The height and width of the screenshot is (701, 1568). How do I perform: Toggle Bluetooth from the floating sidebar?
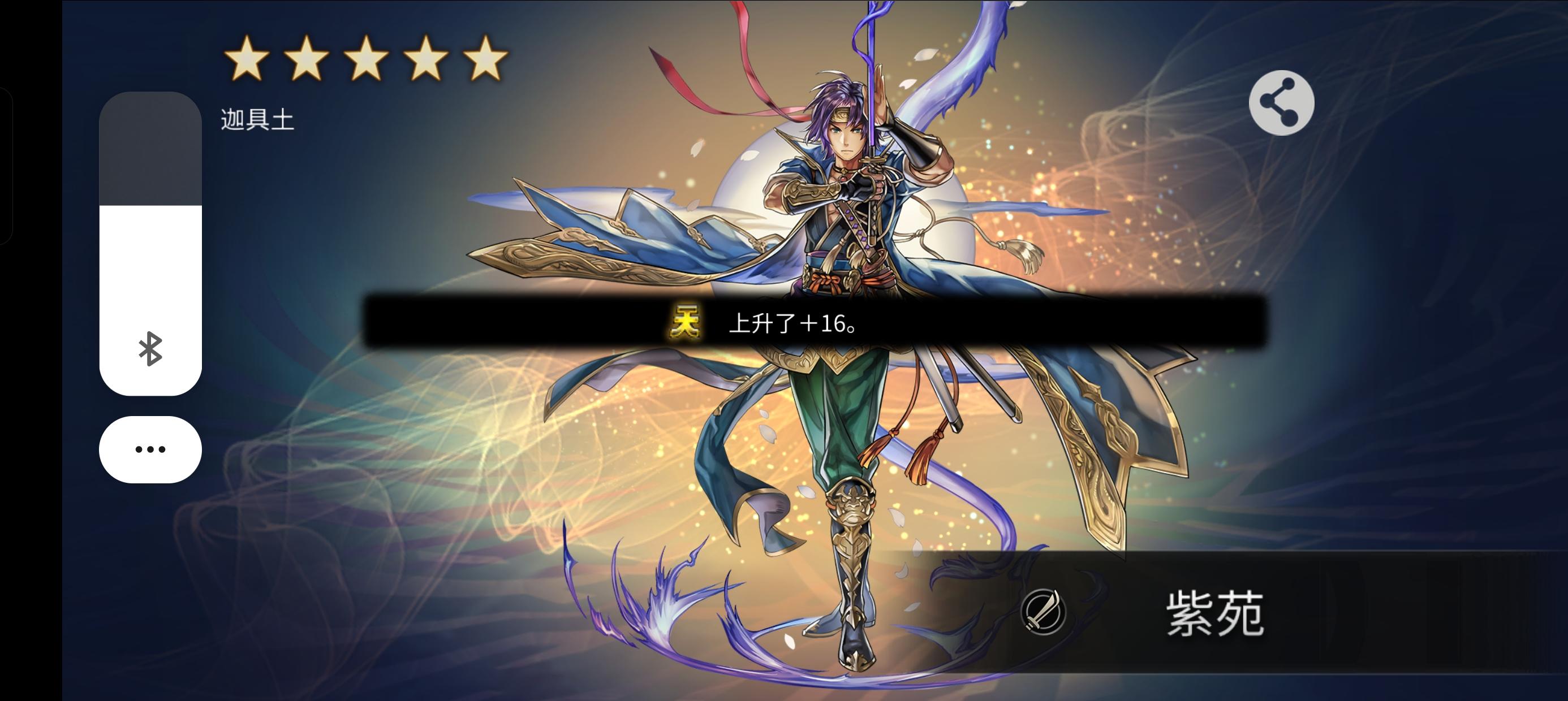pos(150,352)
